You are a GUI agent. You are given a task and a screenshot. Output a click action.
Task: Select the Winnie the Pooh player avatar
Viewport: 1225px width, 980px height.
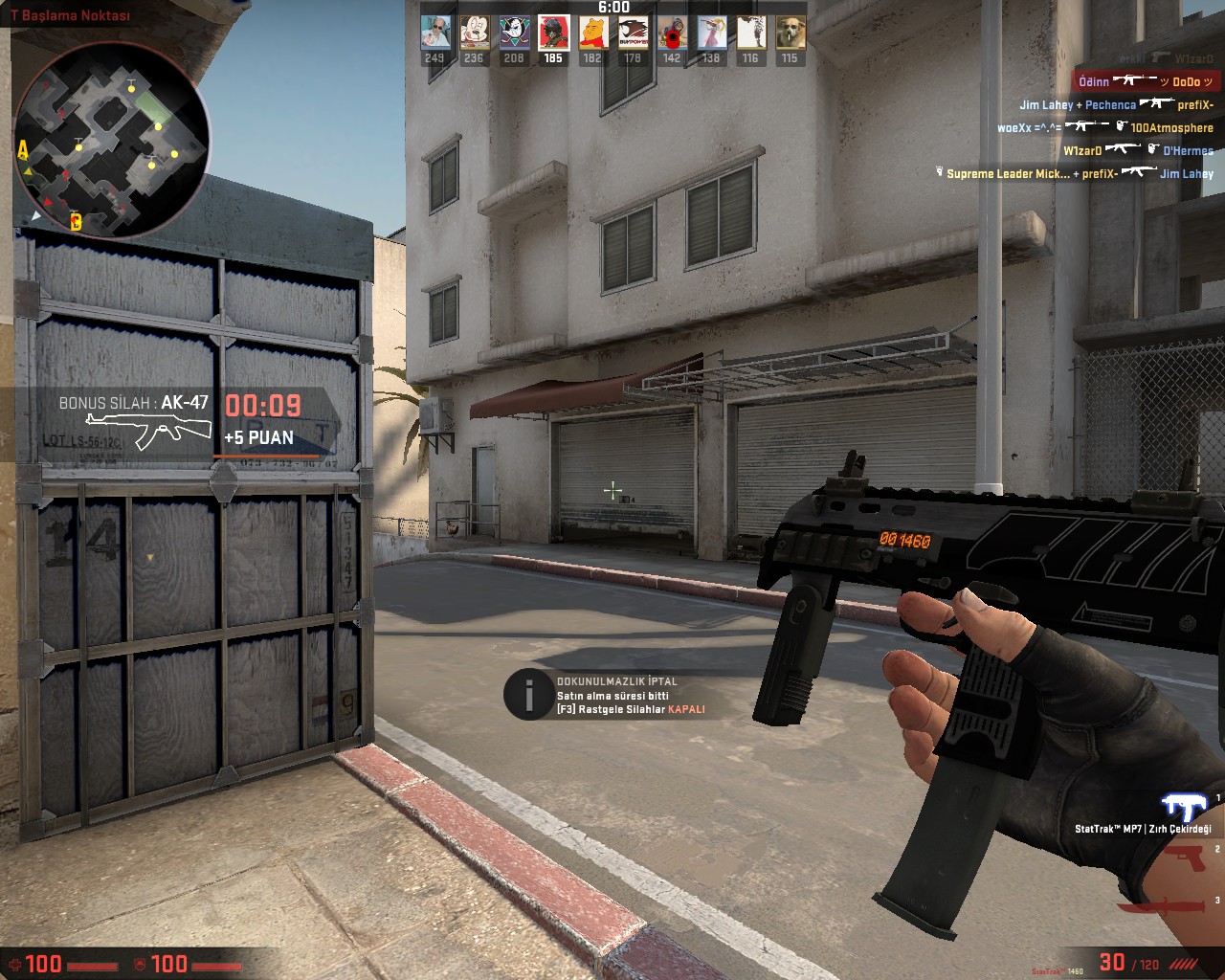coord(592,33)
